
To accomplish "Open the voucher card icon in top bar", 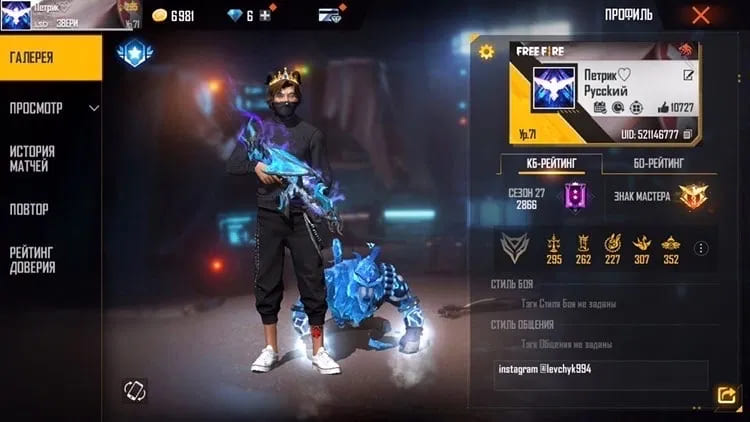I will (330, 16).
